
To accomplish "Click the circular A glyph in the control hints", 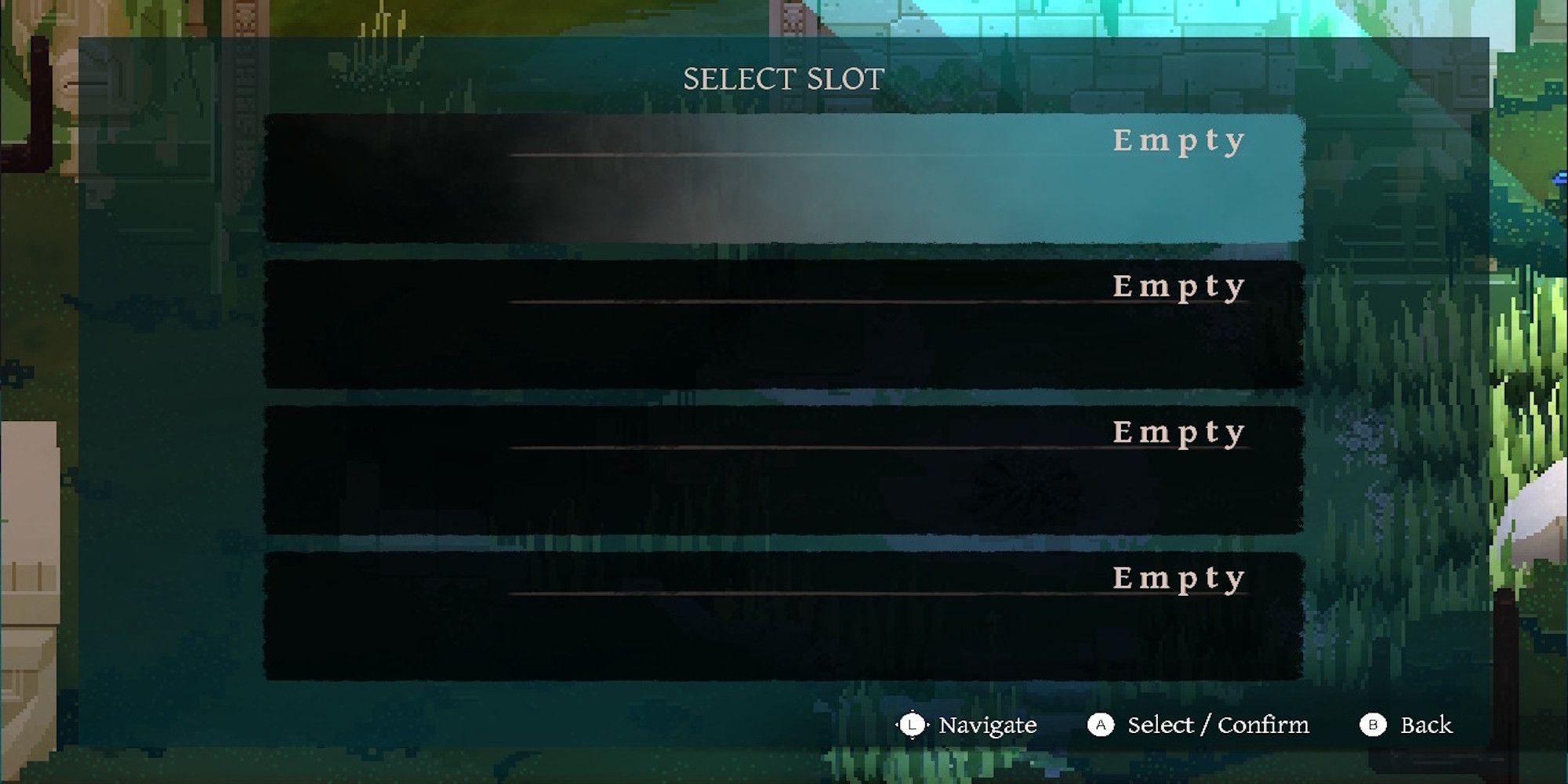I will pos(1101,725).
